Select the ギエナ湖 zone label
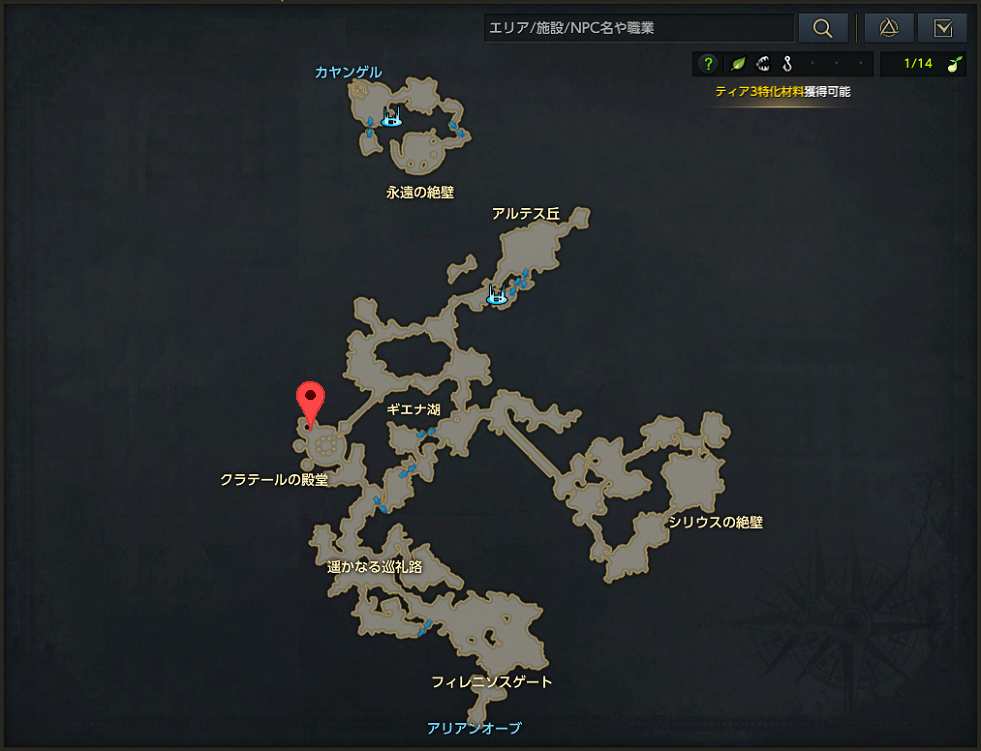This screenshot has width=981, height=751. [x=414, y=410]
